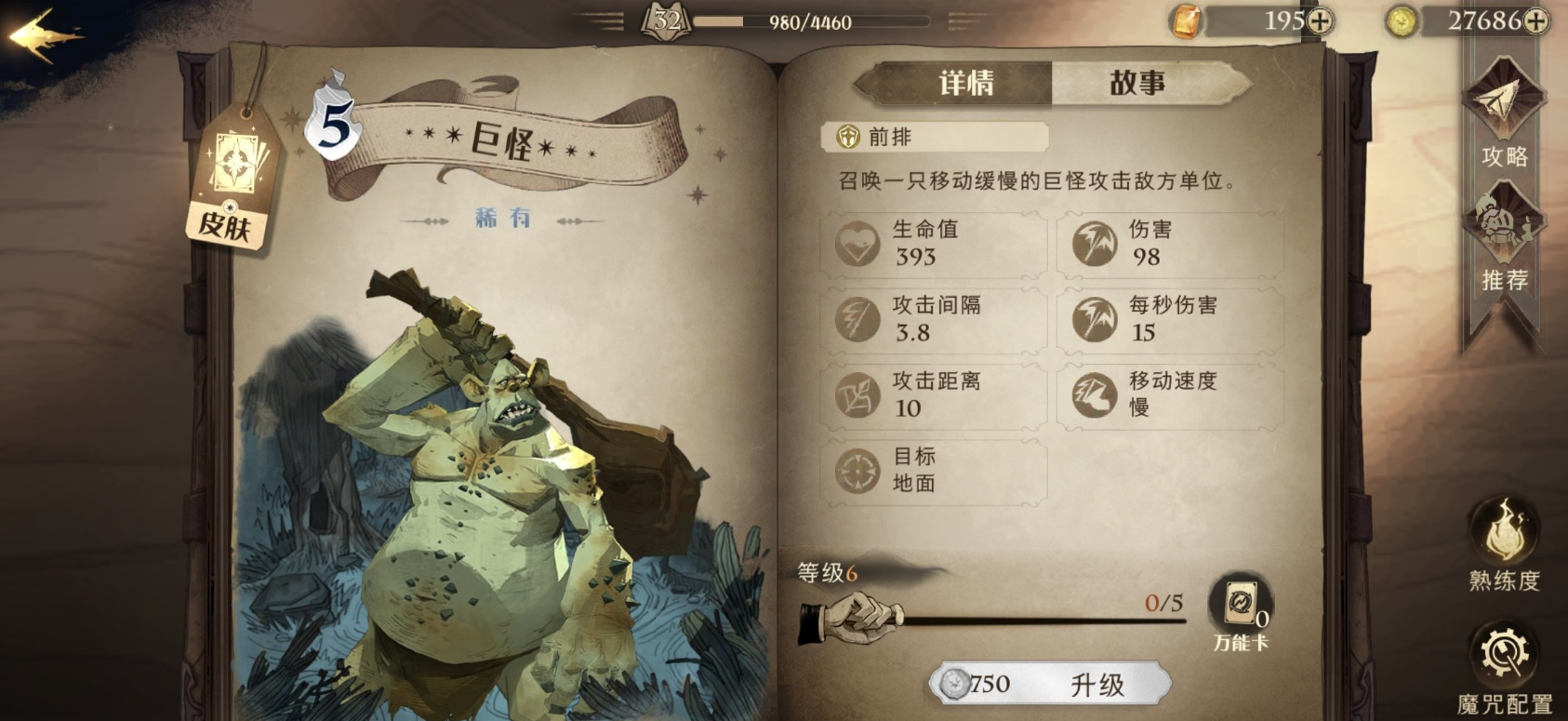Tap the 前排 front-row tag
The width and height of the screenshot is (1568, 721).
click(933, 138)
